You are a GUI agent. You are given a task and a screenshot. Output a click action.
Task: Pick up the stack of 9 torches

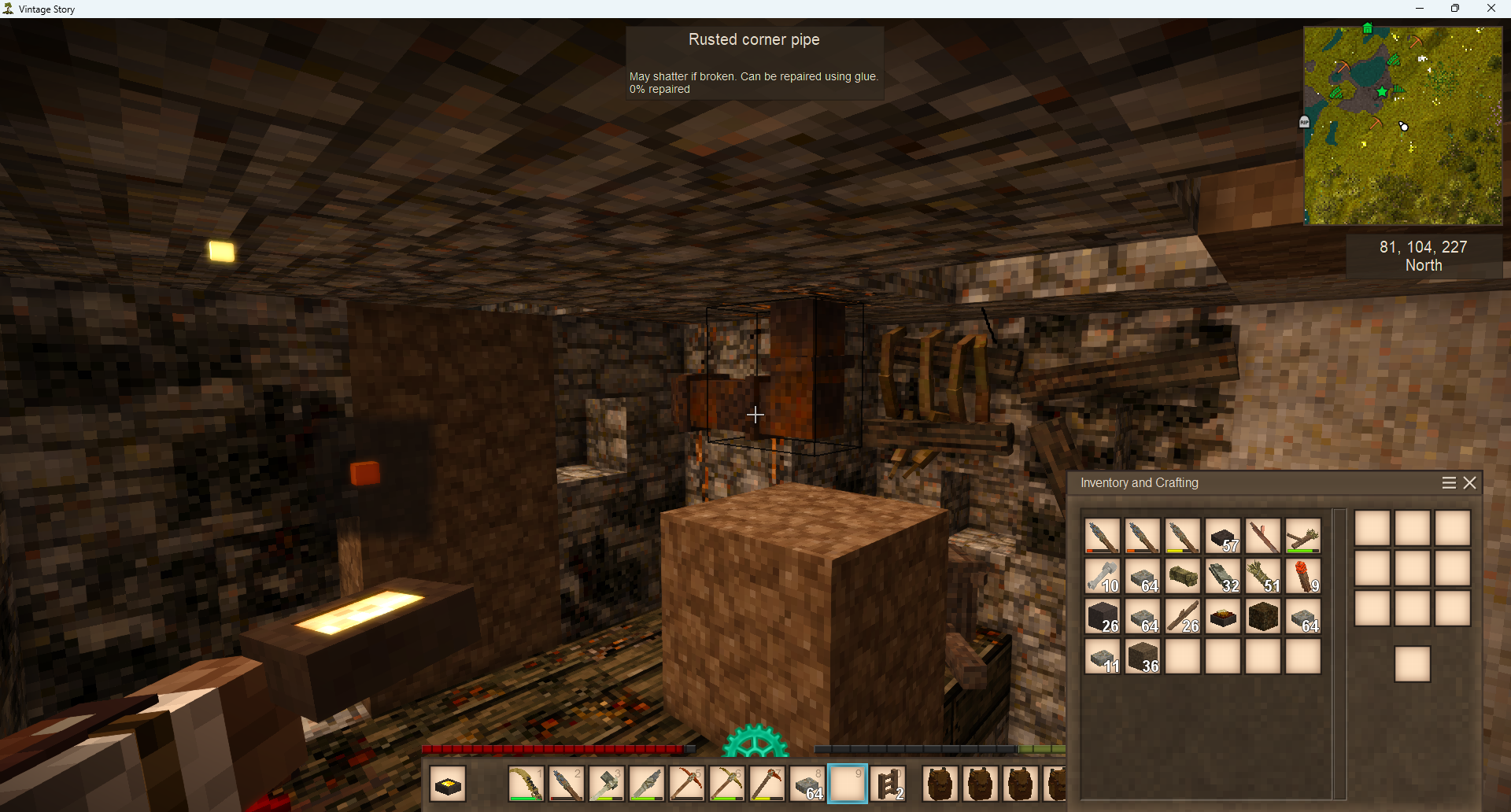click(x=1303, y=577)
